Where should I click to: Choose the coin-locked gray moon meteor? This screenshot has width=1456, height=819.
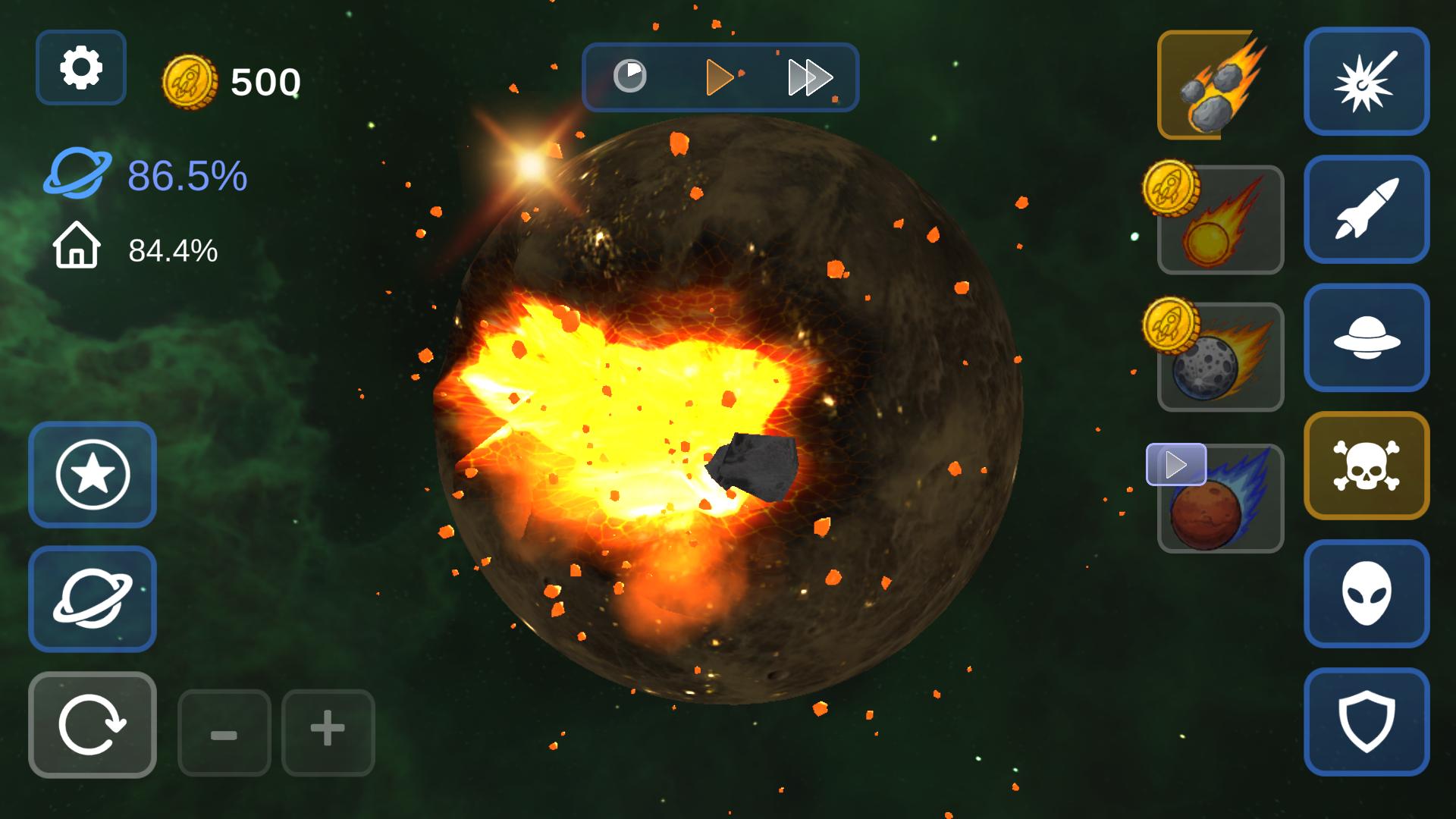[1221, 358]
